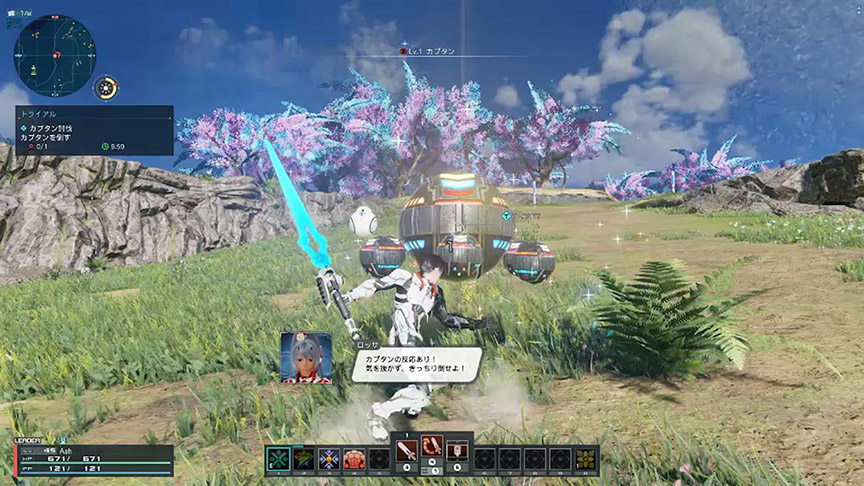
Task: Select the third weapon palette action icon
Action: (458, 451)
